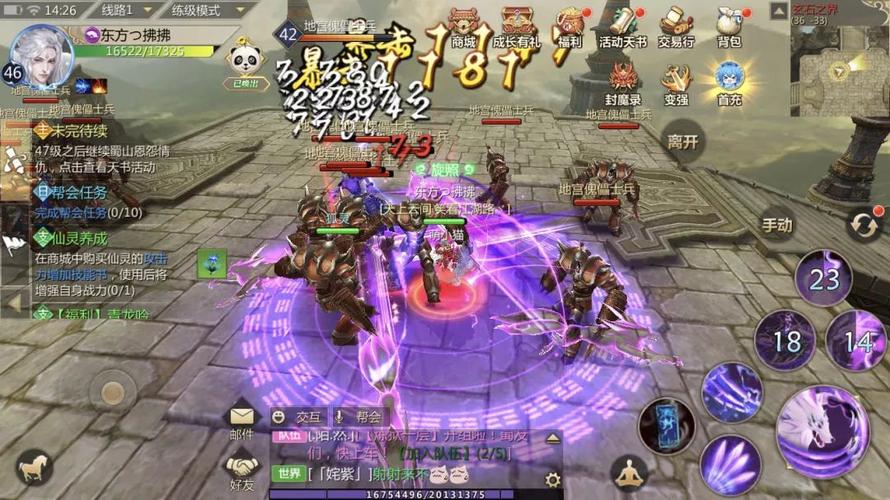The image size is (890, 500).
Task: Open the 变强 power-up menu
Action: point(676,82)
